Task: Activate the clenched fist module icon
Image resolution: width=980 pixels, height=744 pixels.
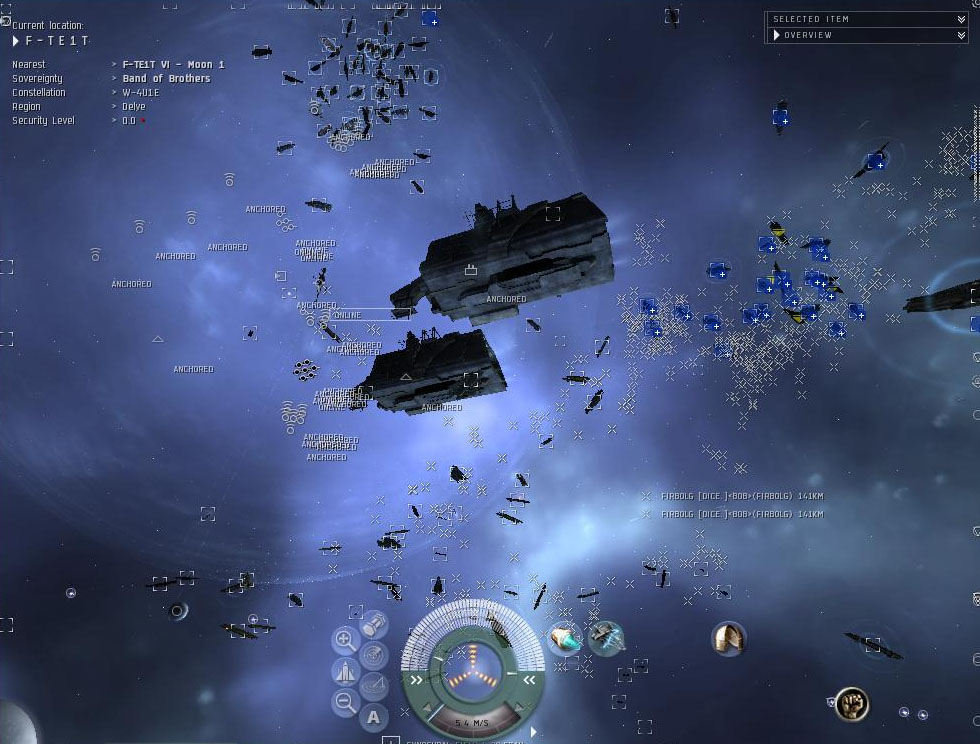Action: click(x=851, y=703)
